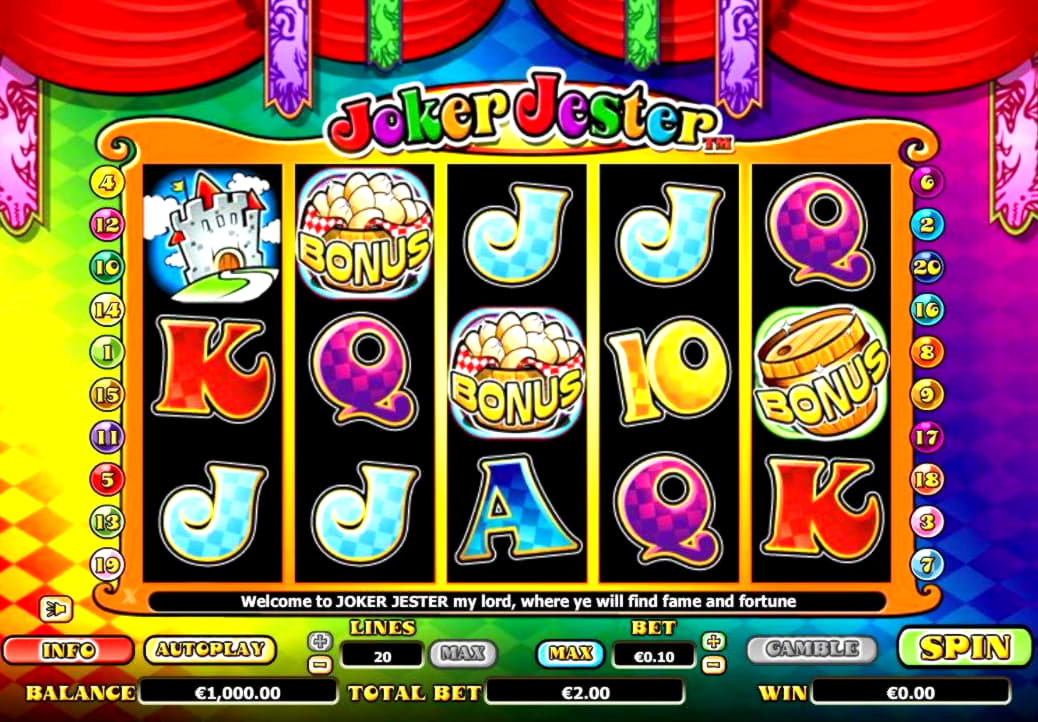
Task: Spin the reels with the SPIN button
Action: (963, 647)
